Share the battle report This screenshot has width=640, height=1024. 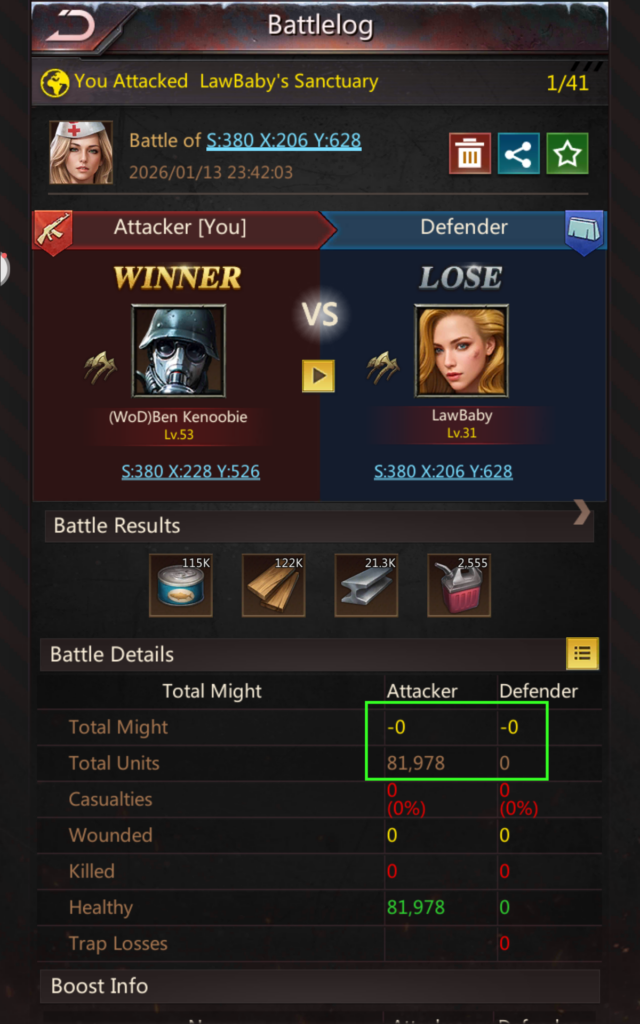(x=518, y=153)
